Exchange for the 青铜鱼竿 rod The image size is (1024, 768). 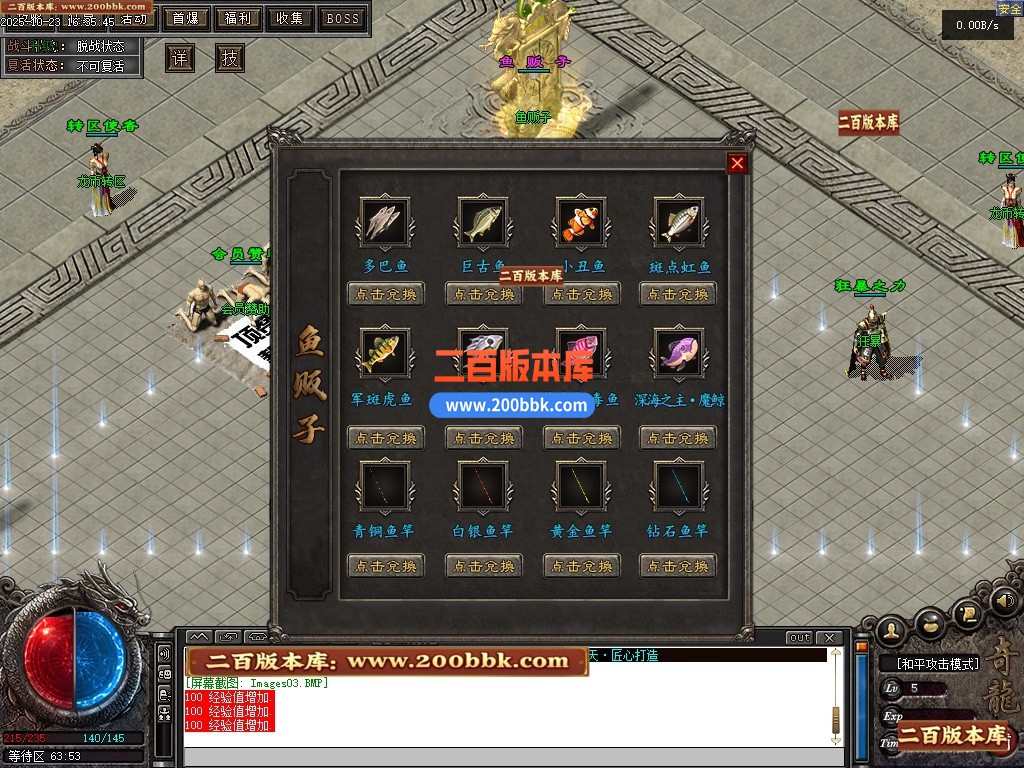(386, 565)
